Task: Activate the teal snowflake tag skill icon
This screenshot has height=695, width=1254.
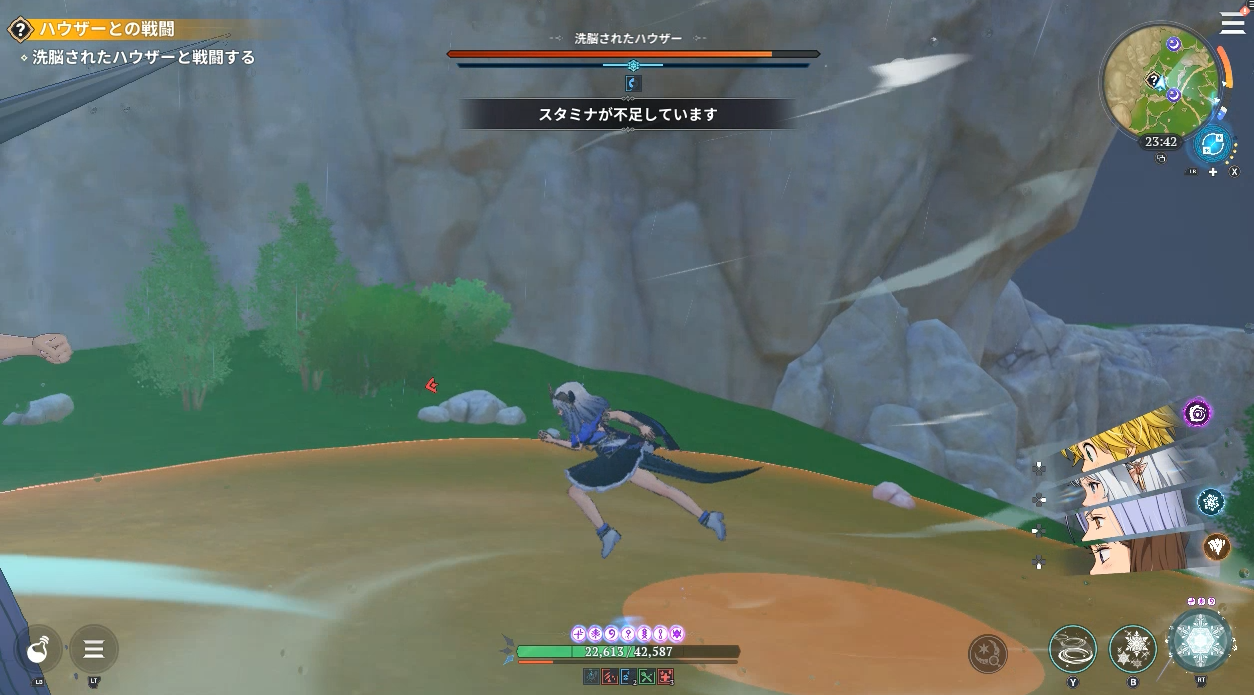Action: (1211, 502)
